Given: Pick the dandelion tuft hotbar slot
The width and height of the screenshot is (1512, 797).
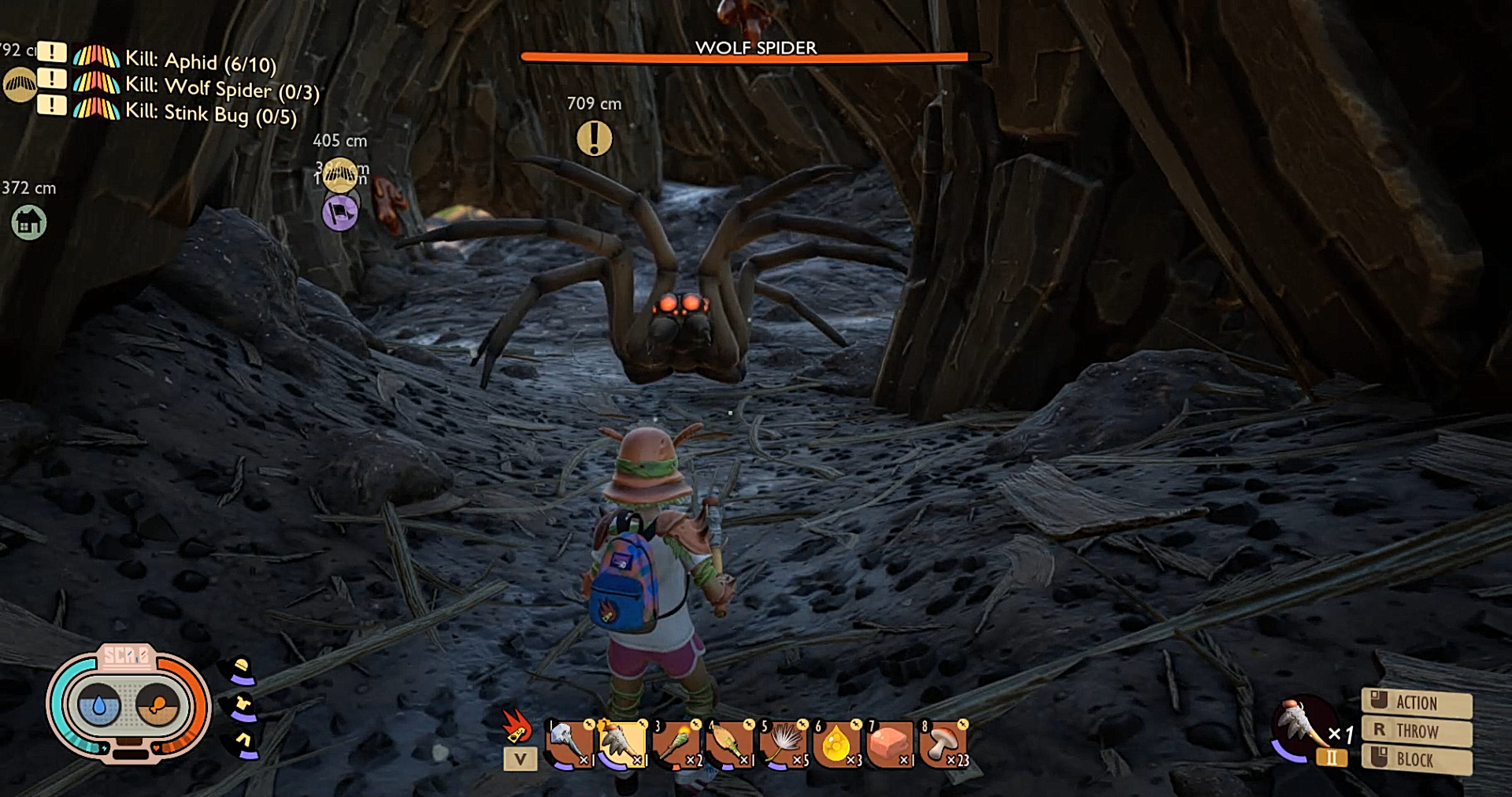Looking at the screenshot, I should pyautogui.click(x=784, y=744).
